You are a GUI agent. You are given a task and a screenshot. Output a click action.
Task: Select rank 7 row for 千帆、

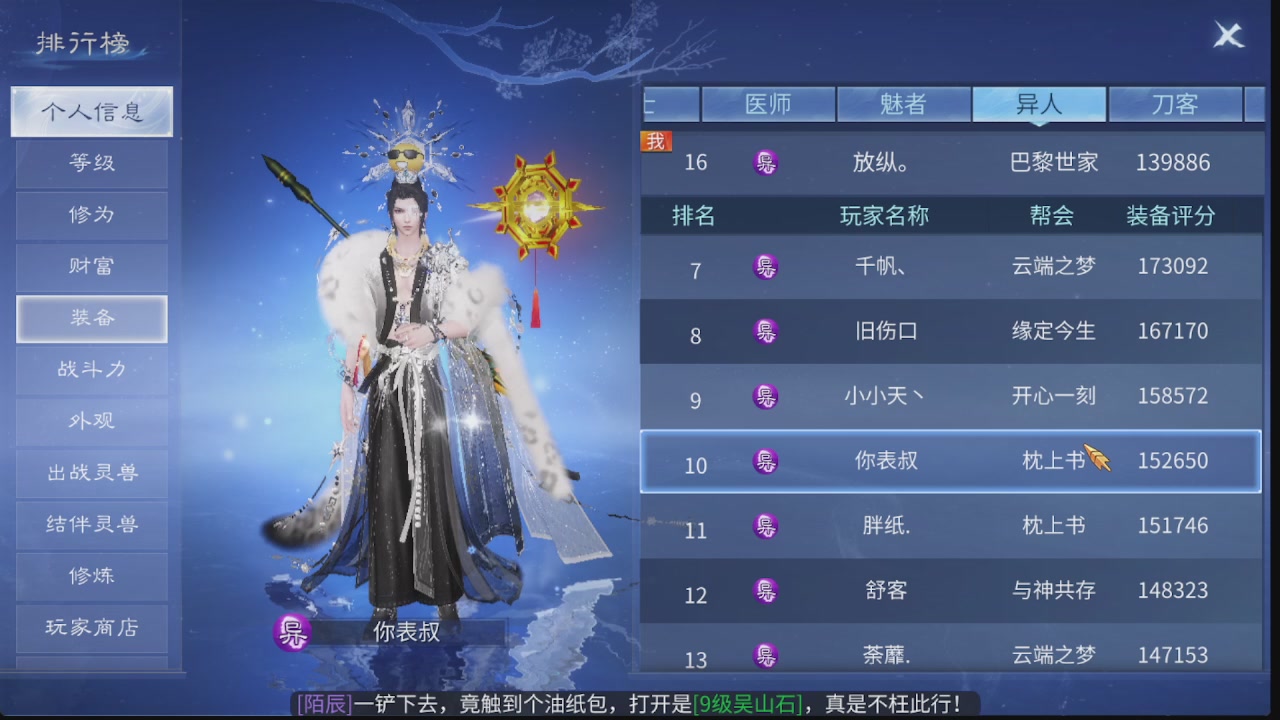click(950, 266)
